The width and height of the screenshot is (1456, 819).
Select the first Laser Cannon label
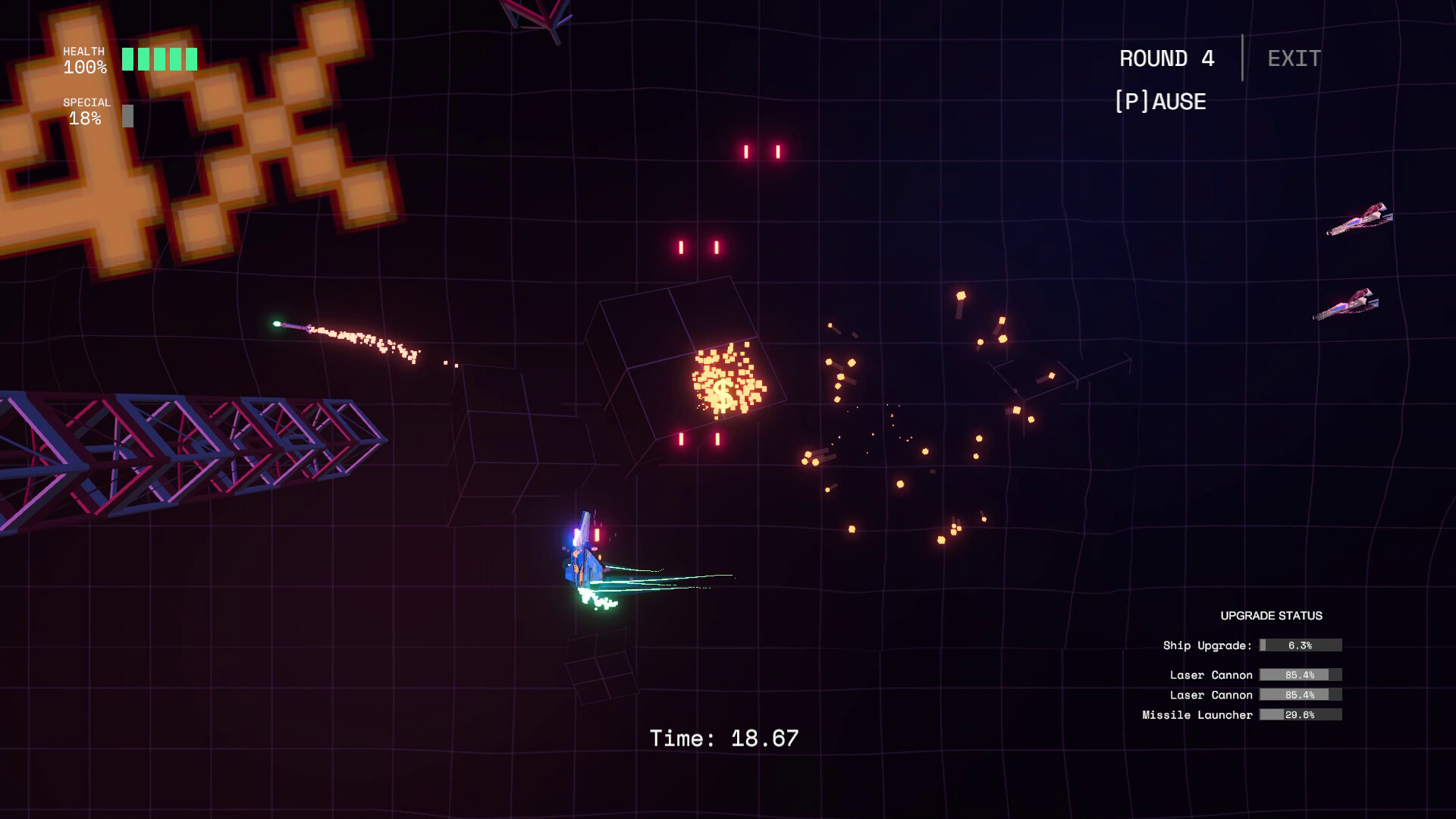1211,674
